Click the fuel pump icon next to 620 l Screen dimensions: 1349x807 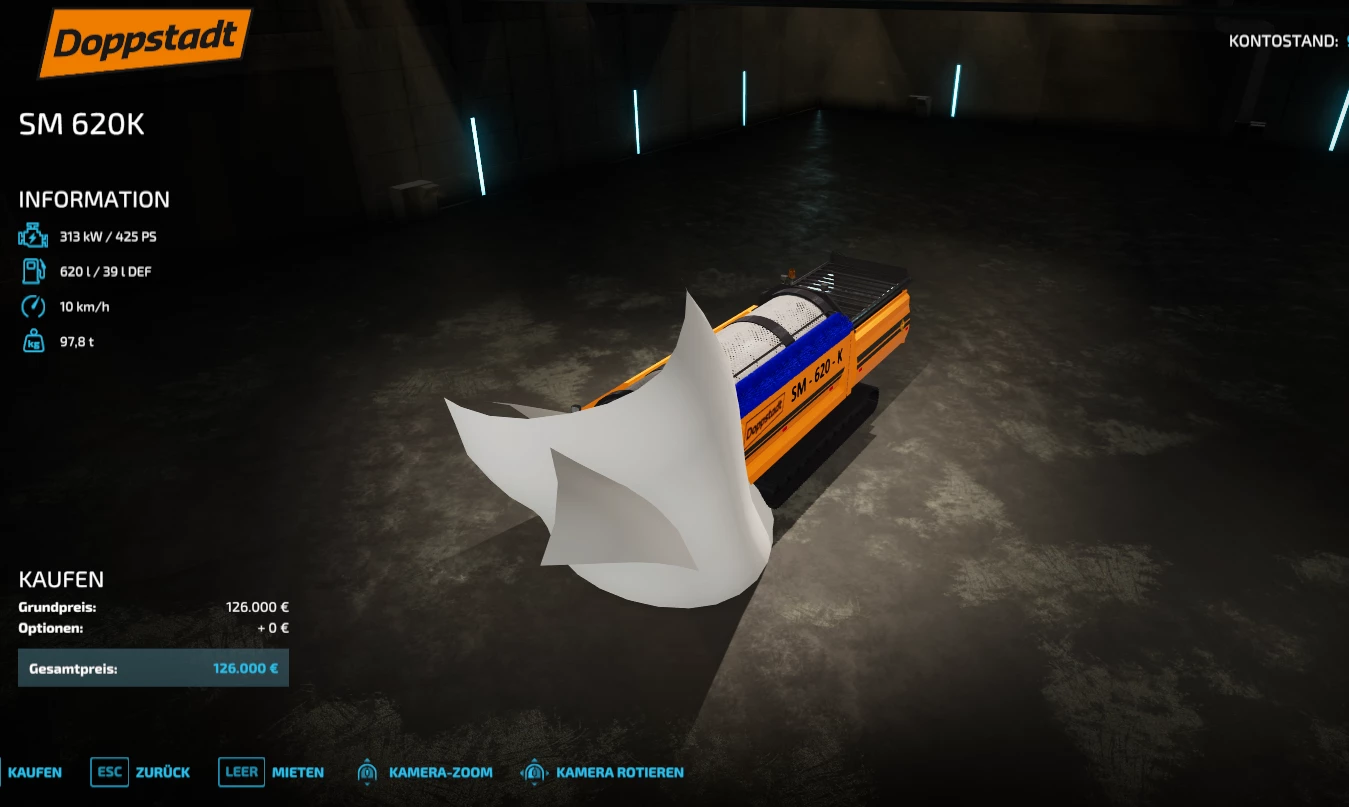[x=33, y=271]
